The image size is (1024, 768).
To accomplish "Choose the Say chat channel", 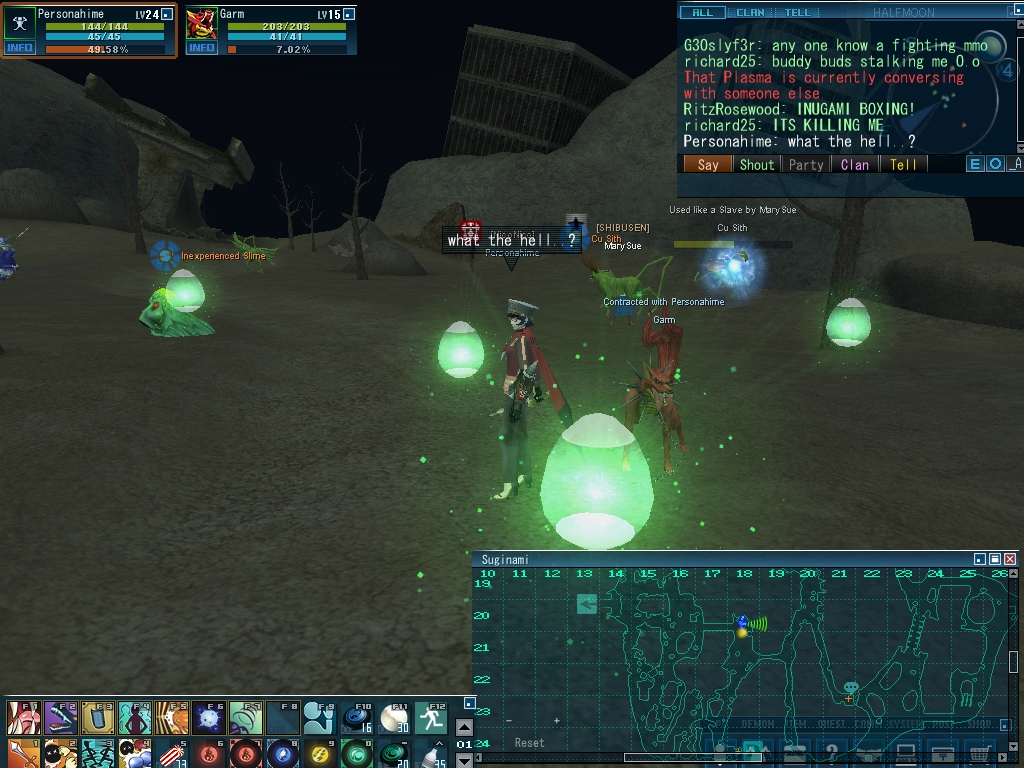I will pos(708,165).
